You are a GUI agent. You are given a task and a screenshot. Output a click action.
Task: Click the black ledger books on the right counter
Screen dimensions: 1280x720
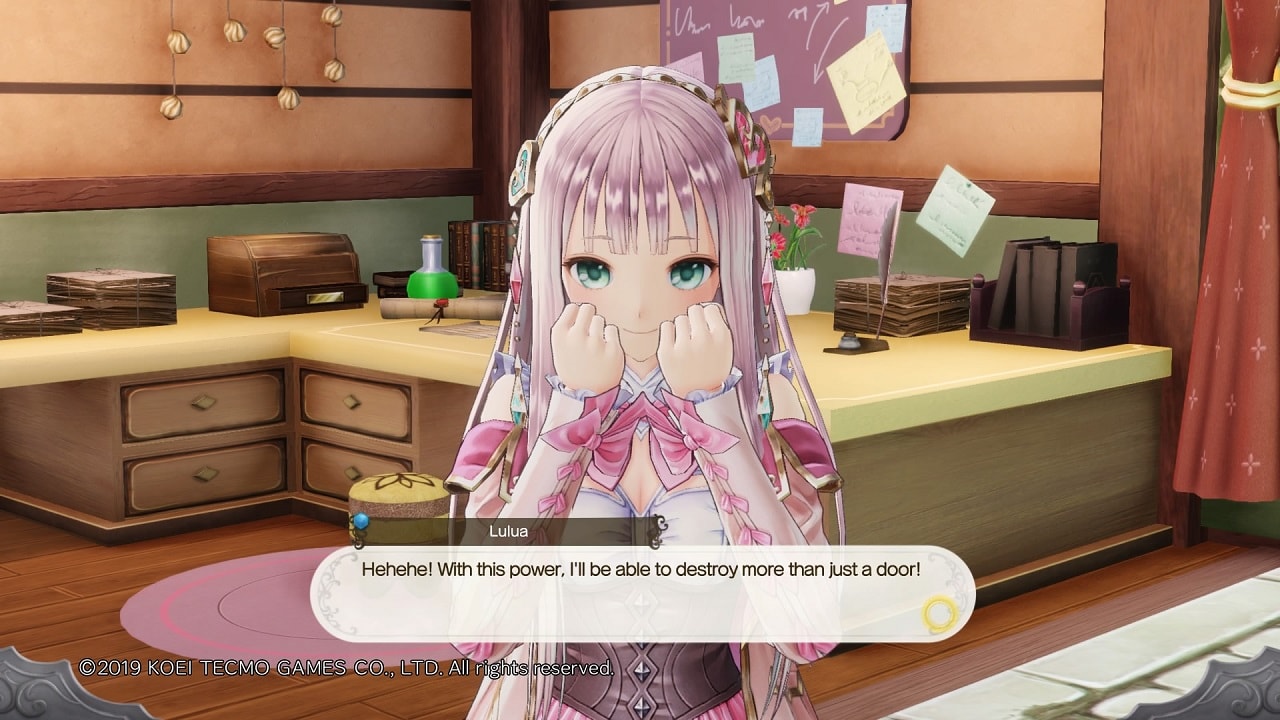pyautogui.click(x=1030, y=290)
